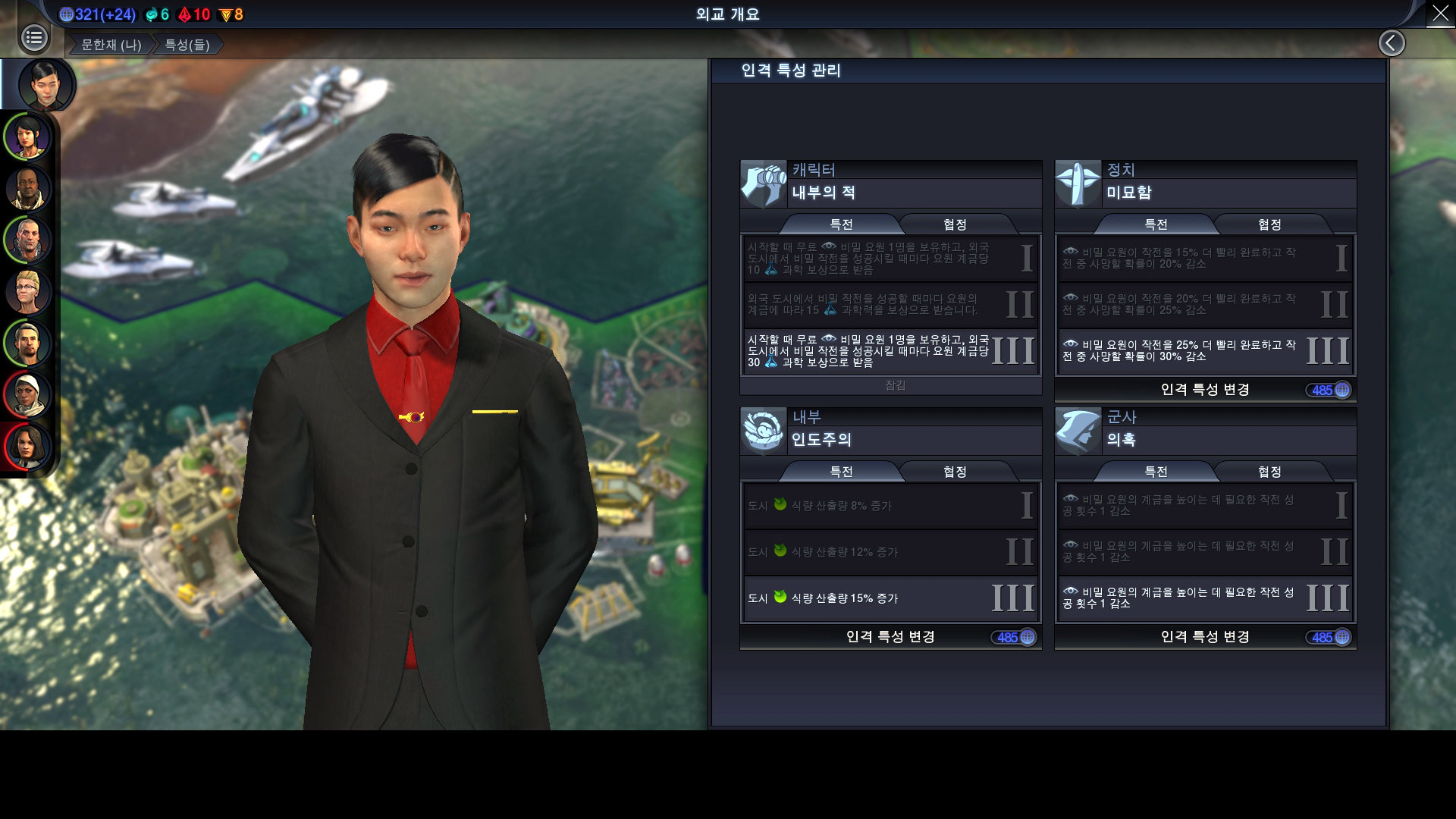The width and height of the screenshot is (1456, 819).
Task: Change the 군사 personality trait
Action: (1205, 637)
